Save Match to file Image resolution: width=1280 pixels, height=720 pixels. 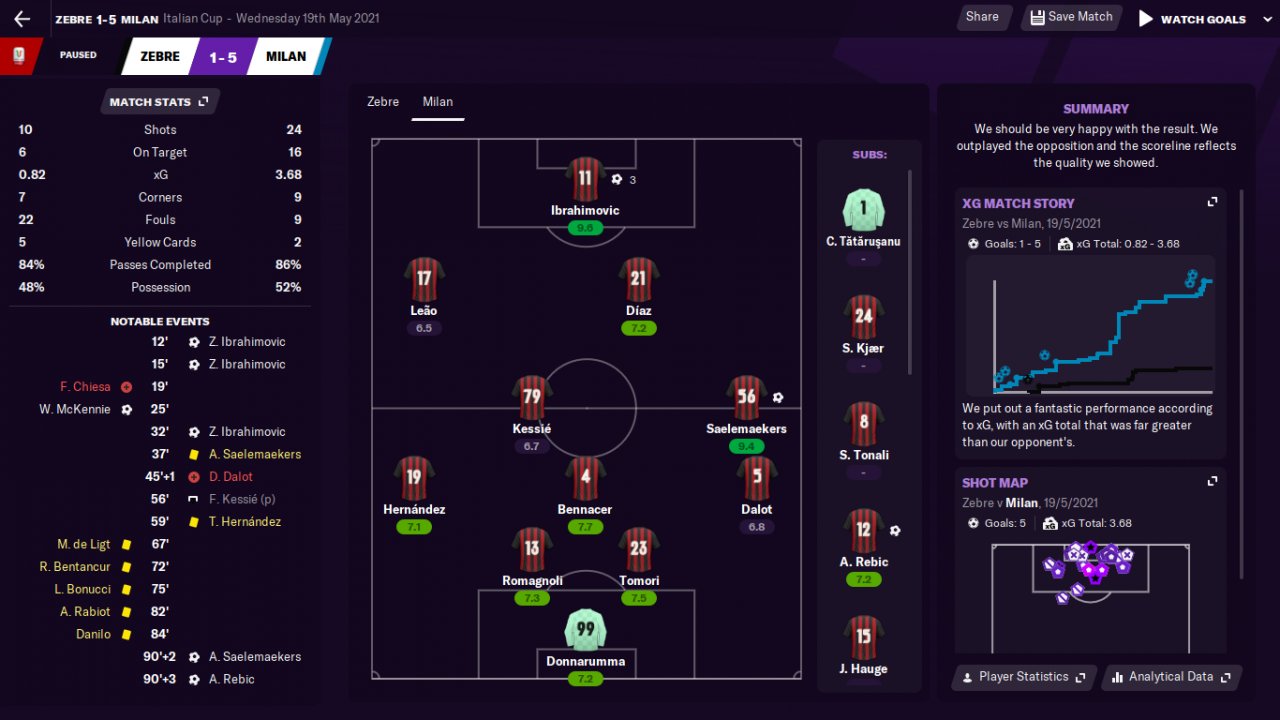(x=1071, y=17)
